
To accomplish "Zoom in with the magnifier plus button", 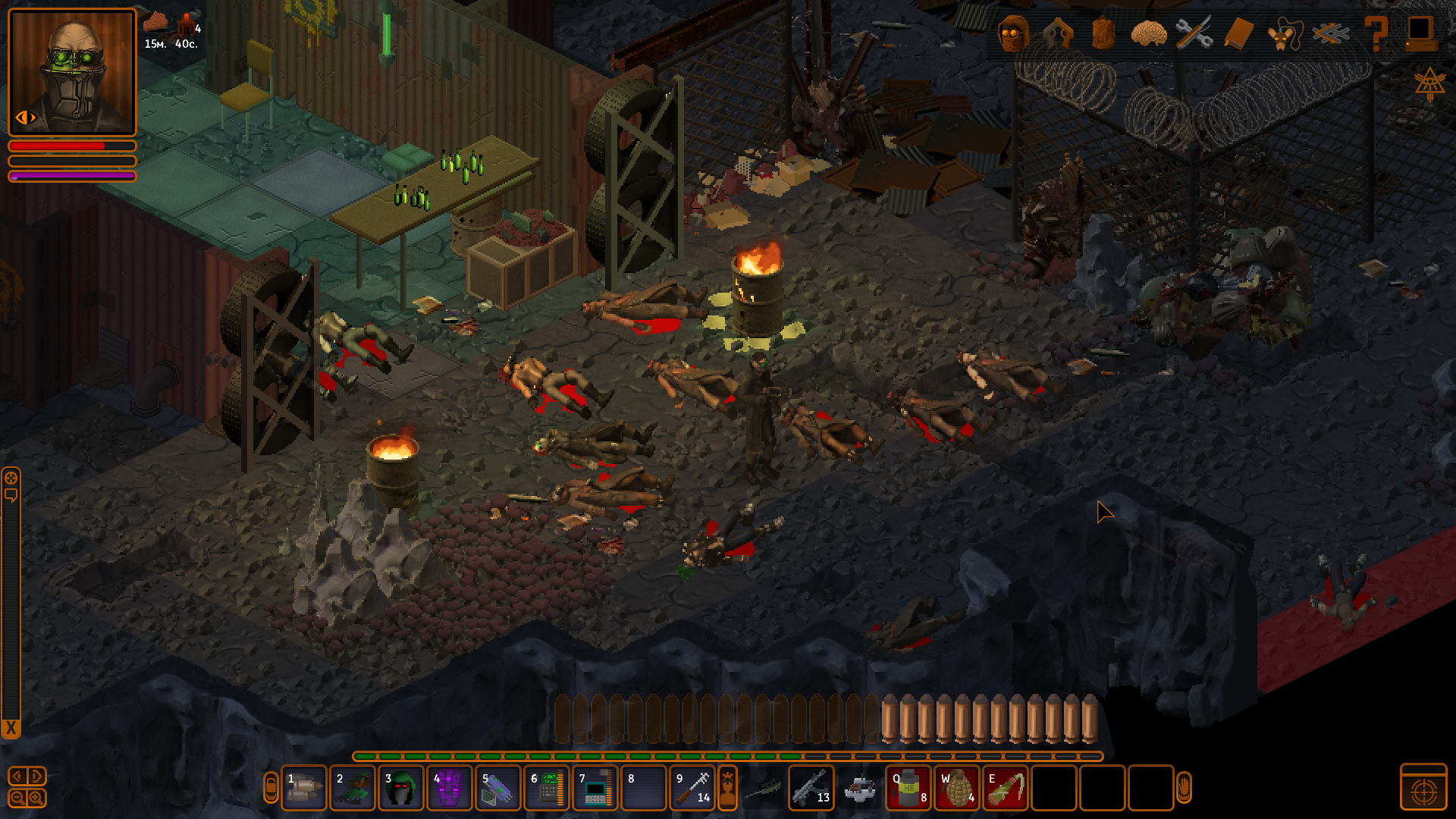I will coord(36,798).
